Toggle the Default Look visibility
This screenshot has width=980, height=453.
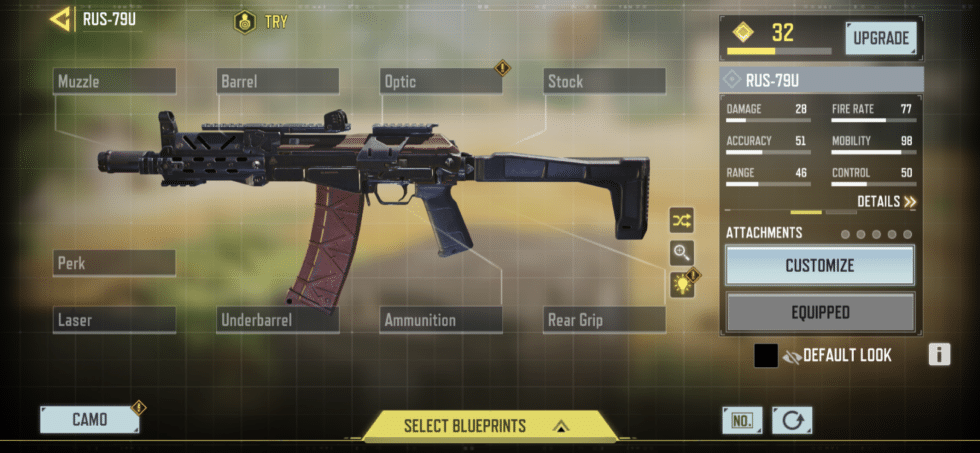(x=794, y=355)
